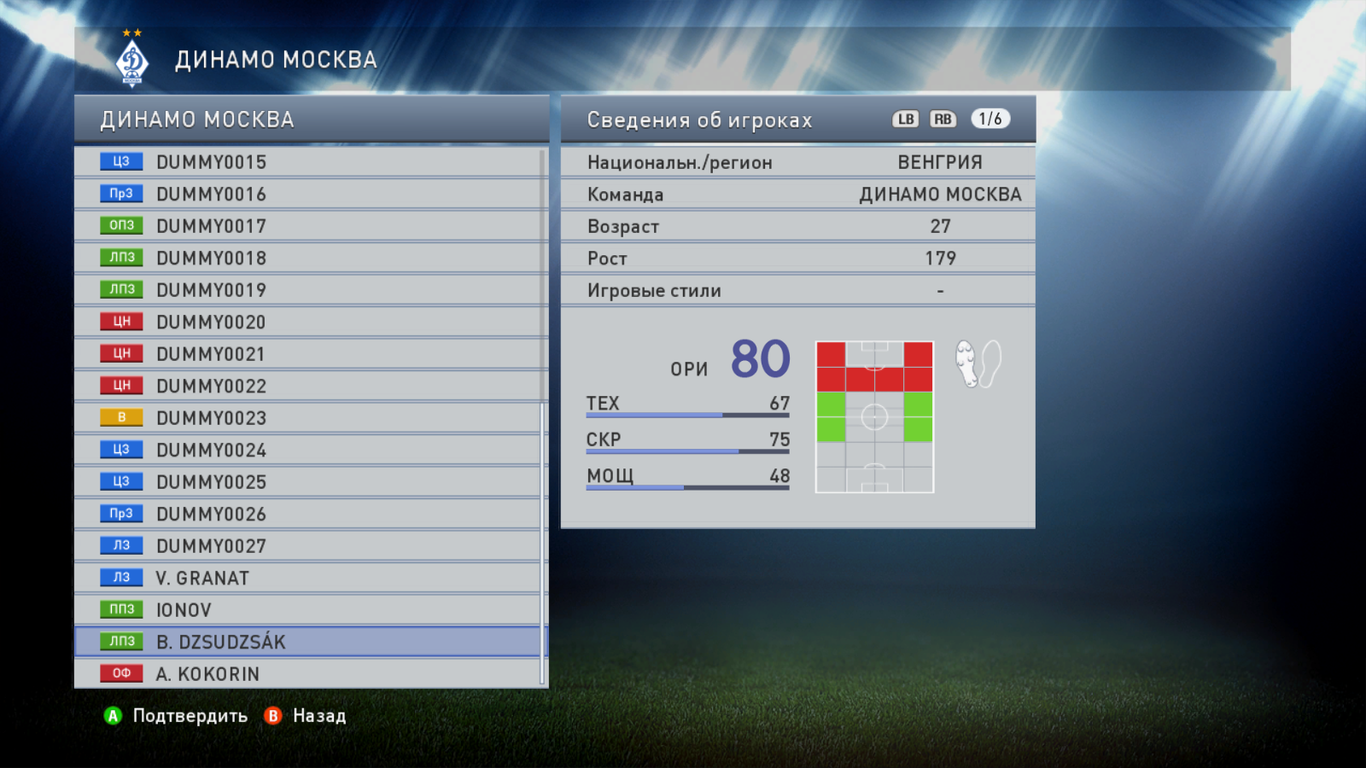Select player DUMMY0015 in the list

(x=310, y=162)
